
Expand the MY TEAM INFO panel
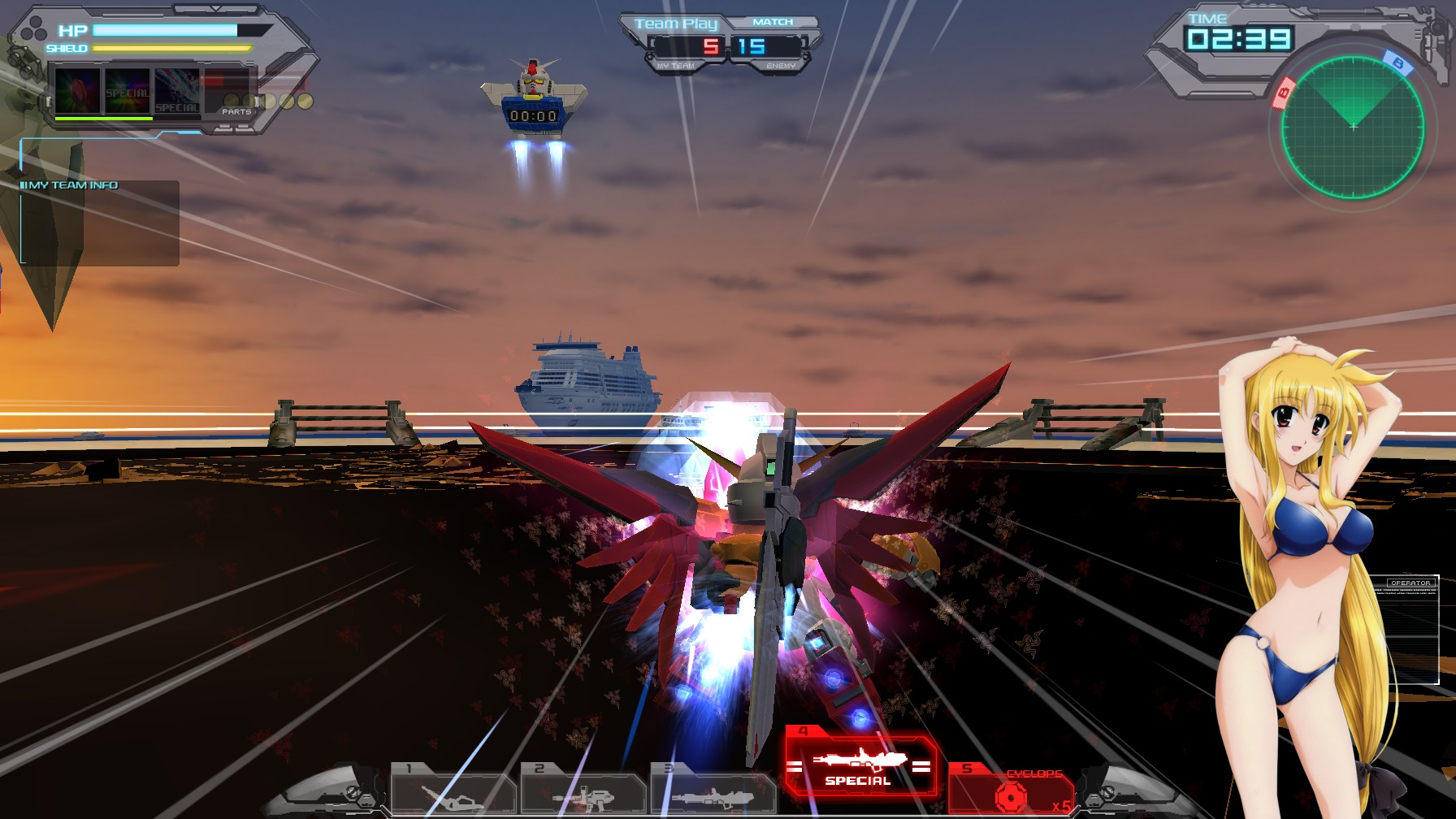(69, 184)
